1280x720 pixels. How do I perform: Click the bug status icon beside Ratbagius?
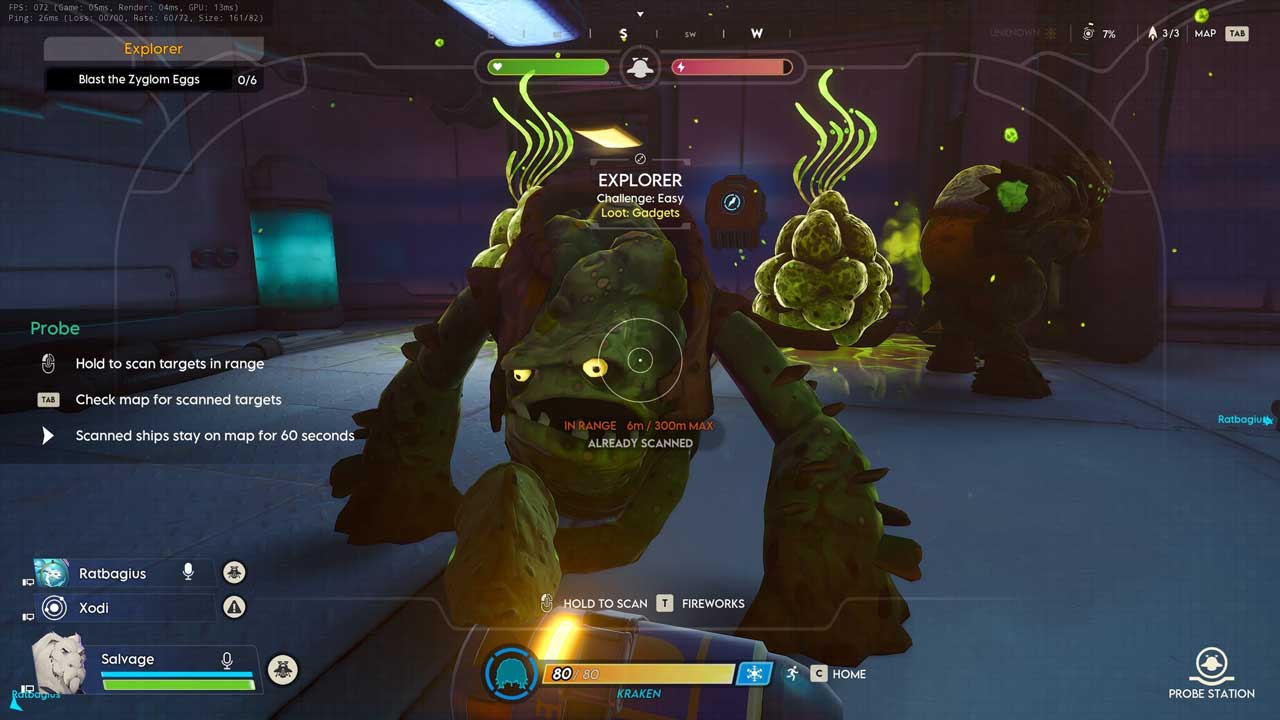[x=234, y=572]
